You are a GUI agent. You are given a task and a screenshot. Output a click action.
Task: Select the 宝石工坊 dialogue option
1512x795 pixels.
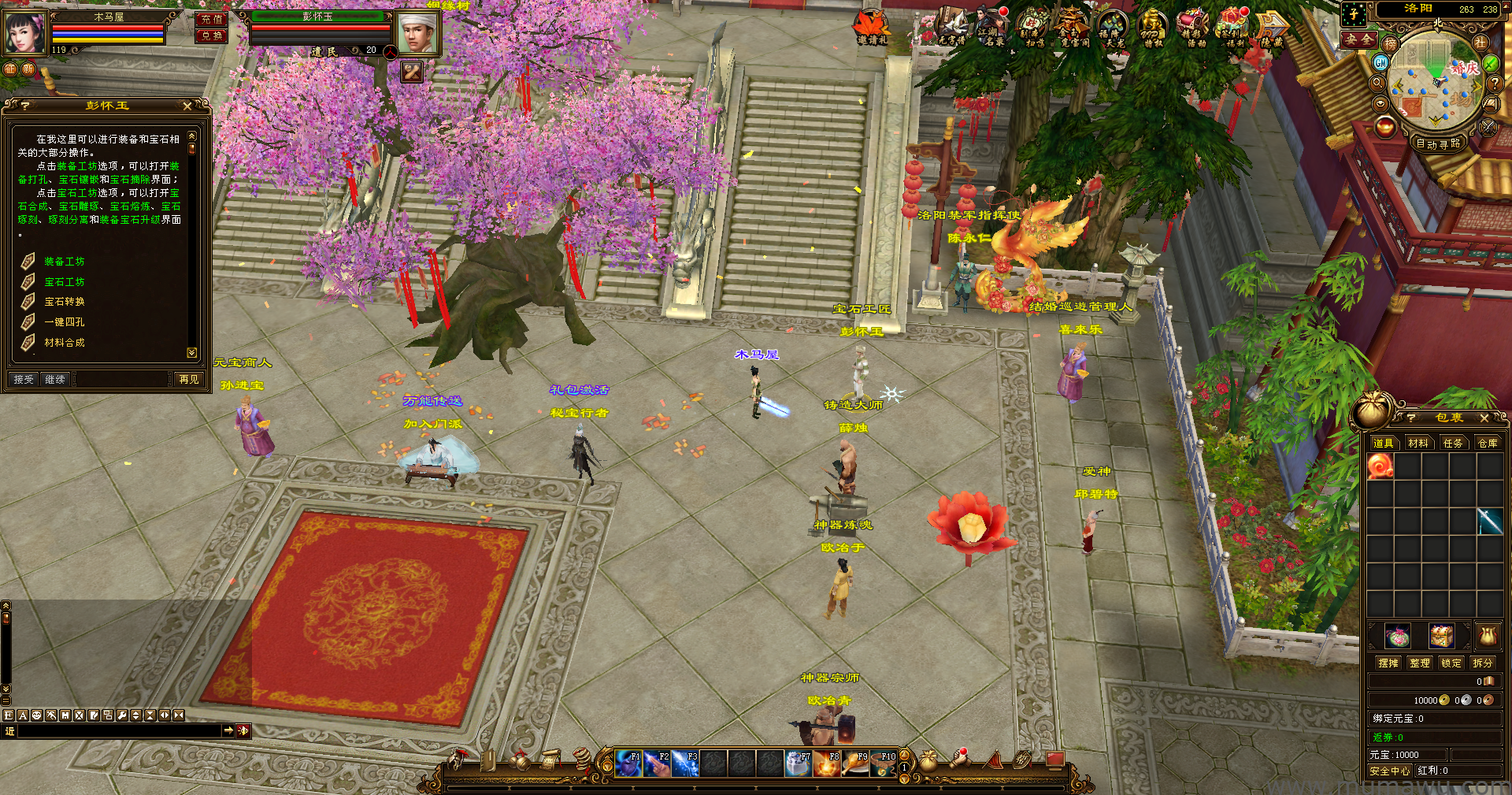coord(64,282)
